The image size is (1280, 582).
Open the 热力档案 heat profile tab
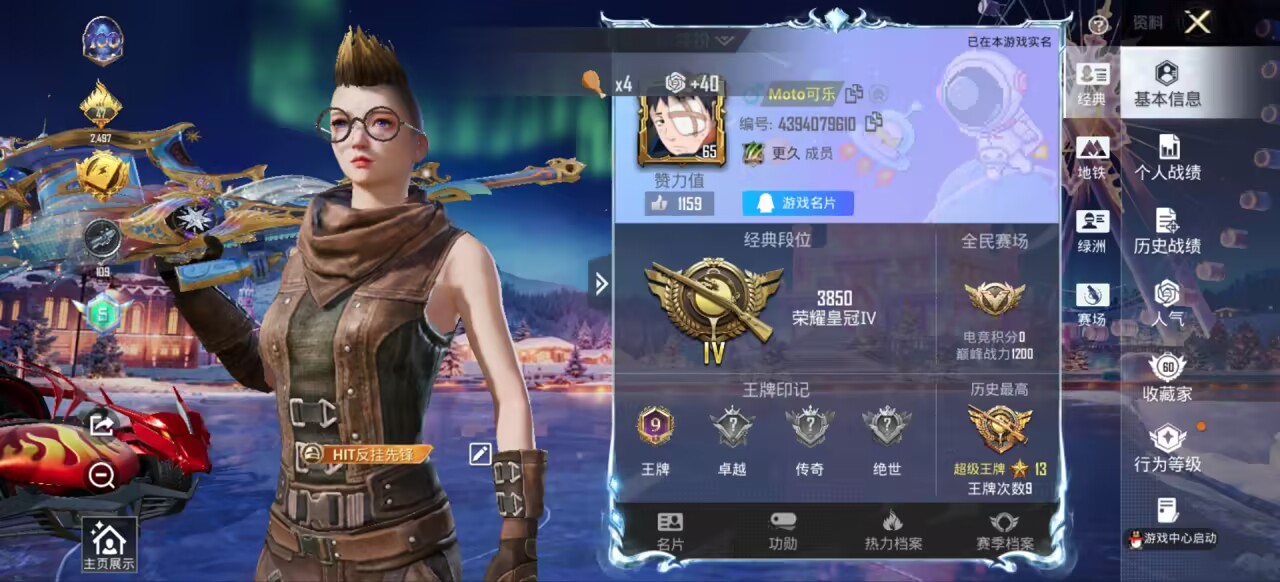pos(893,531)
